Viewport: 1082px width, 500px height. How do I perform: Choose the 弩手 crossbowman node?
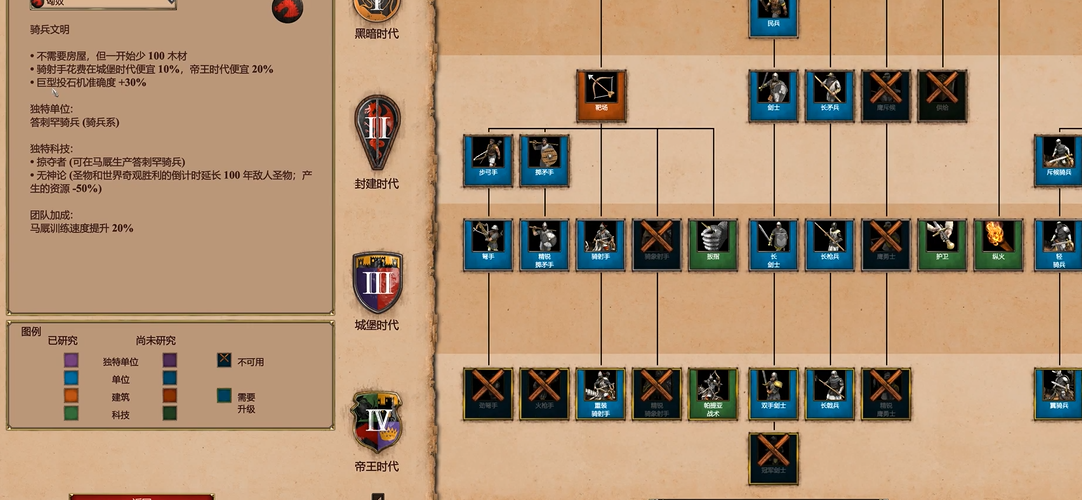tap(488, 245)
